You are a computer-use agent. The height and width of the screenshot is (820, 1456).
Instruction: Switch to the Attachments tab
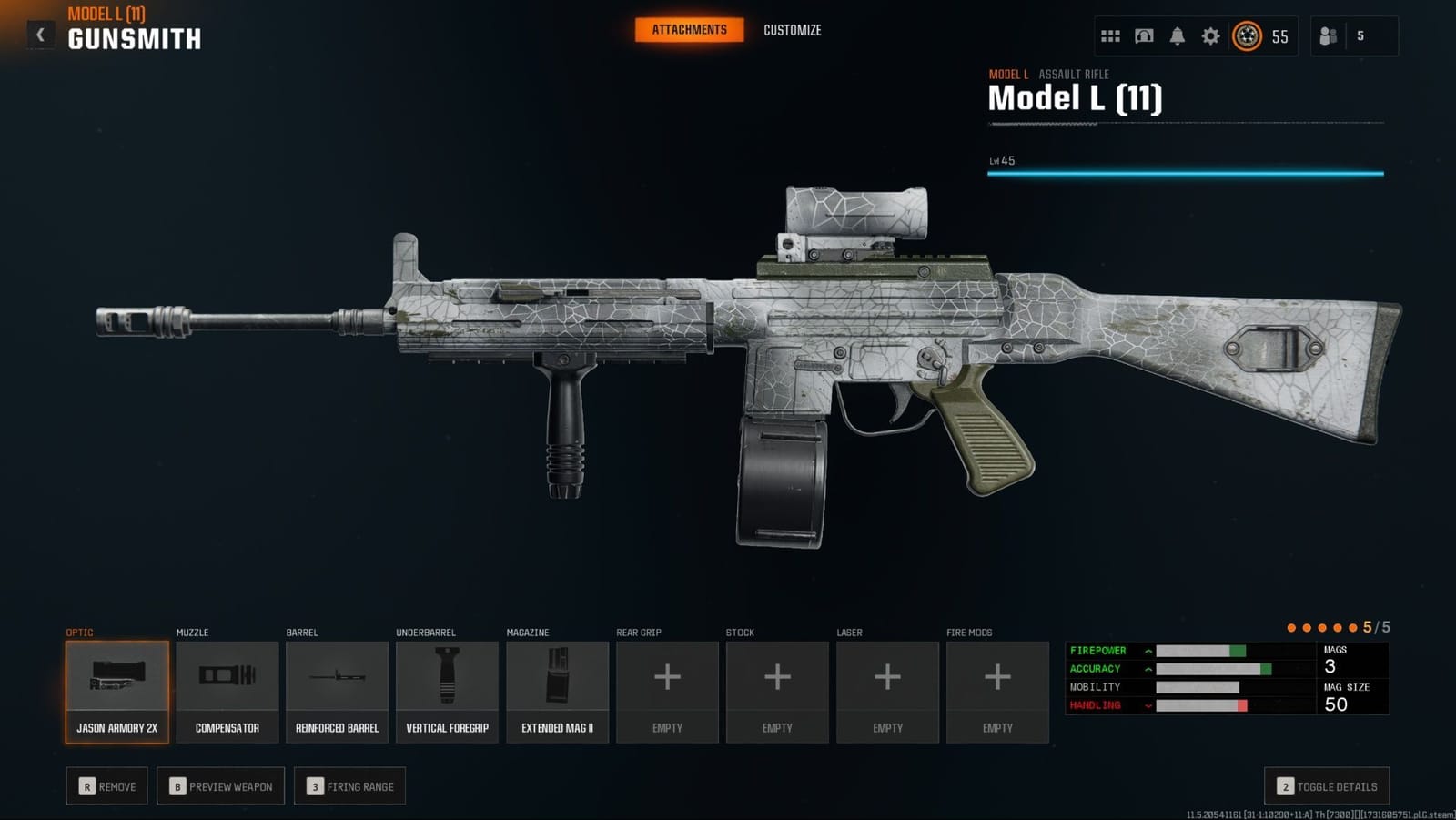pyautogui.click(x=687, y=29)
